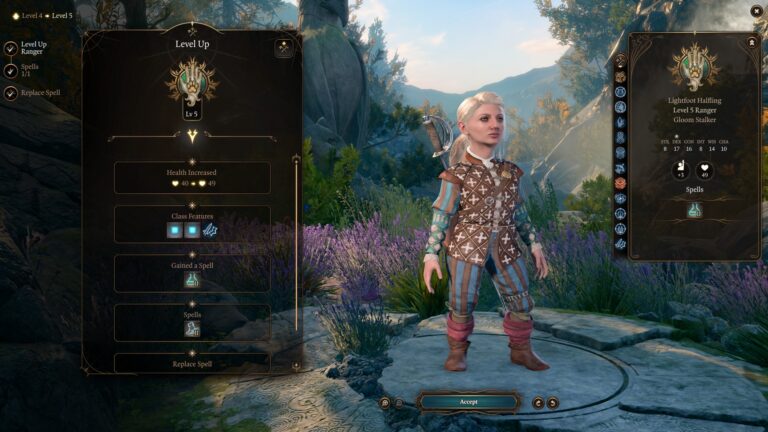Click the multiclass button in Level Up panel
The height and width of the screenshot is (432, 768).
tap(284, 47)
